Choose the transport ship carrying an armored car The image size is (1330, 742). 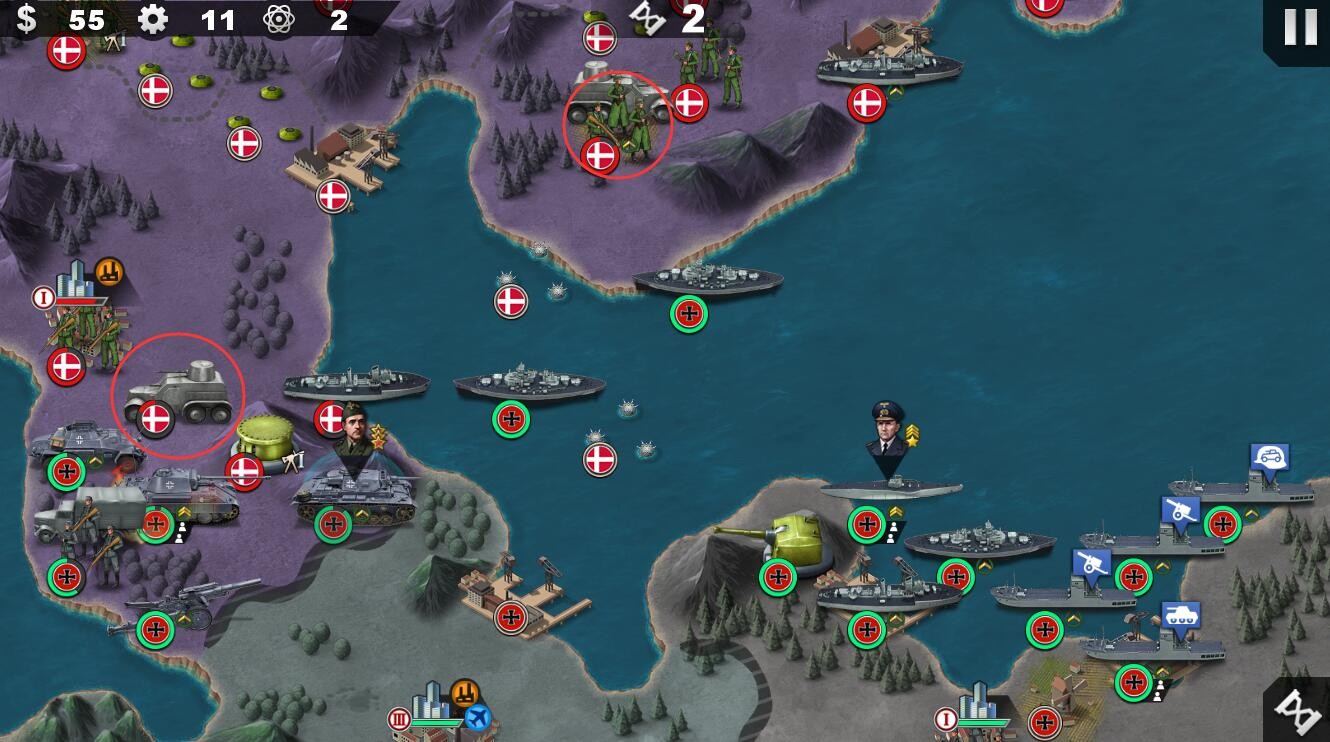pyautogui.click(x=1245, y=490)
